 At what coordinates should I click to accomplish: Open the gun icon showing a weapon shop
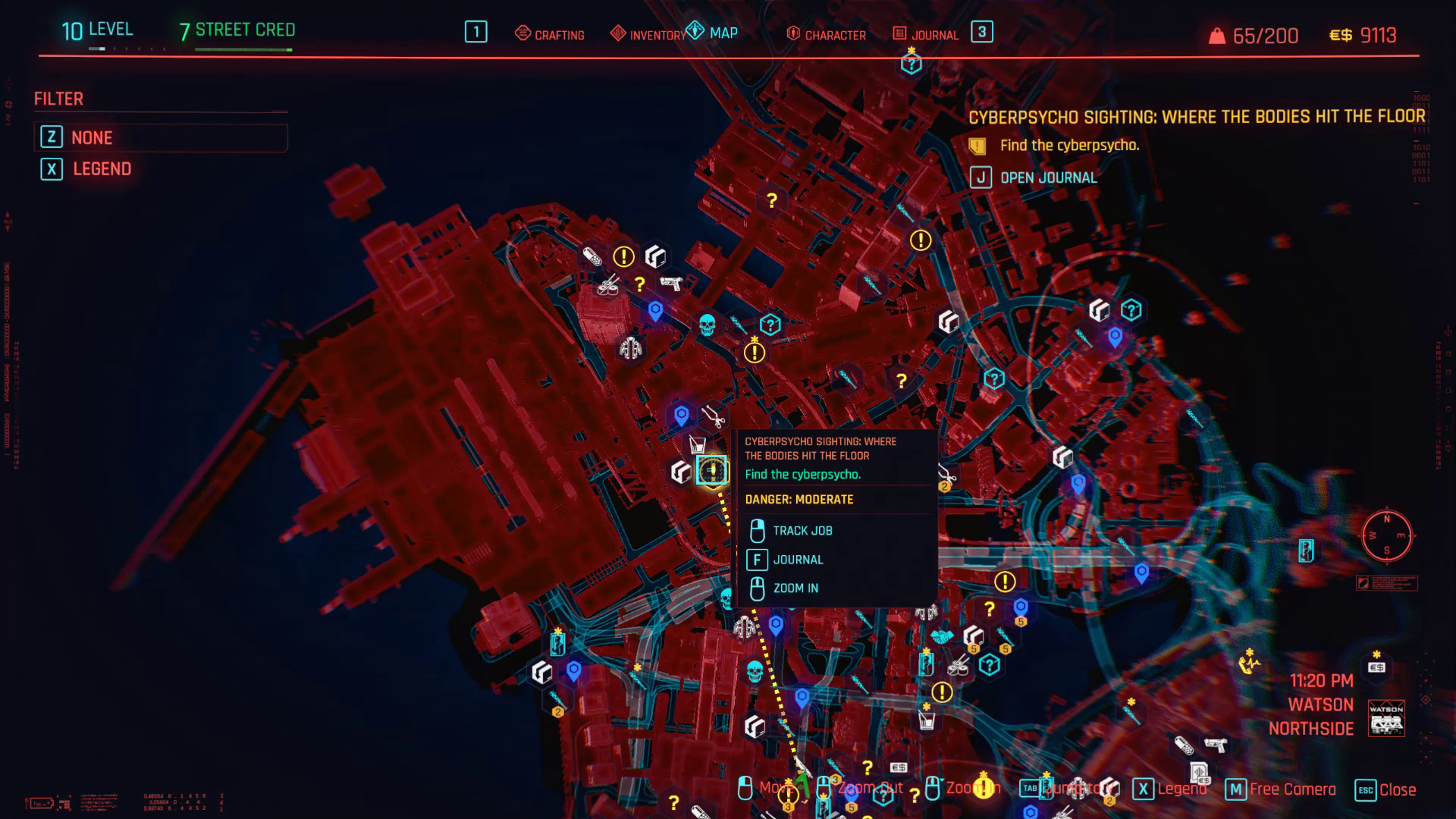click(673, 284)
